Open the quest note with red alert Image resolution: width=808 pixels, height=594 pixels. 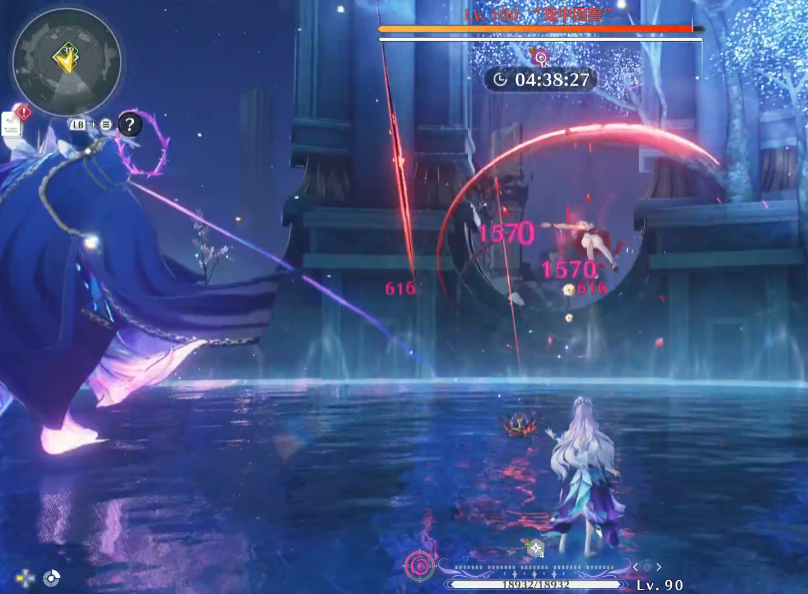click(13, 123)
